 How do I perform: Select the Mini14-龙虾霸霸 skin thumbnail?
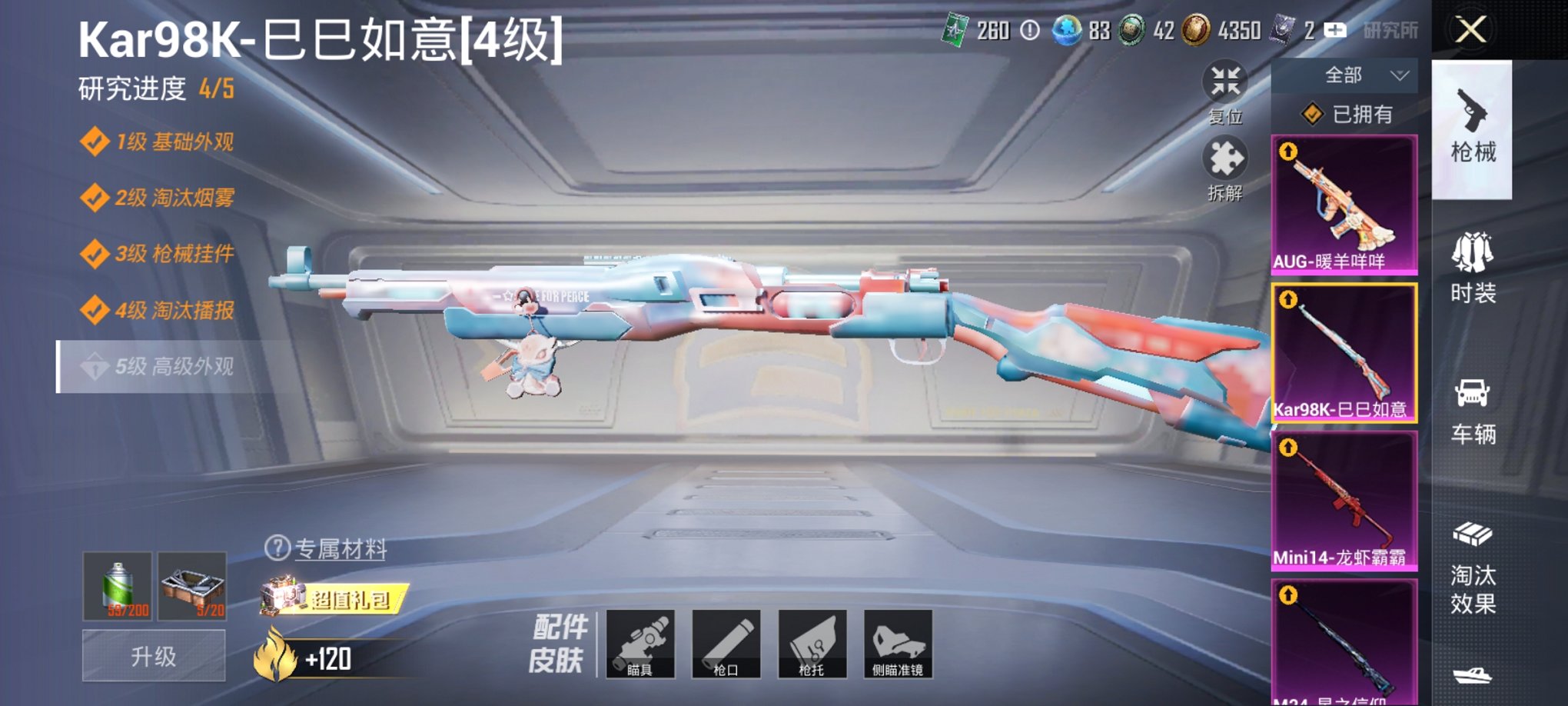pyautogui.click(x=1344, y=500)
